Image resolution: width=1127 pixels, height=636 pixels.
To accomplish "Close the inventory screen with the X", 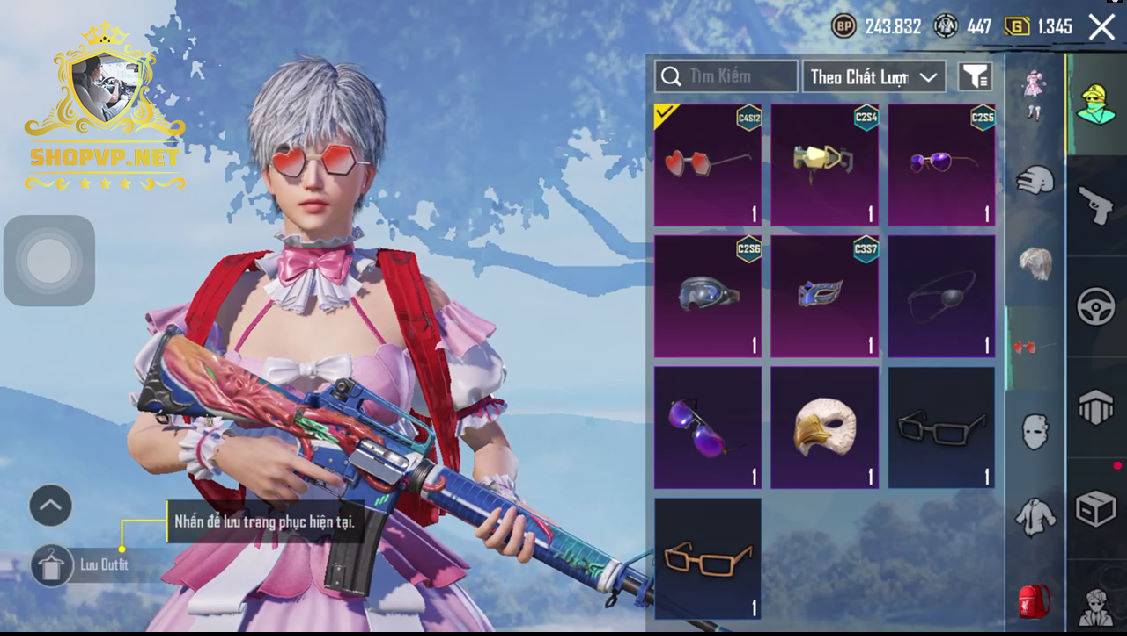I will pyautogui.click(x=1102, y=27).
